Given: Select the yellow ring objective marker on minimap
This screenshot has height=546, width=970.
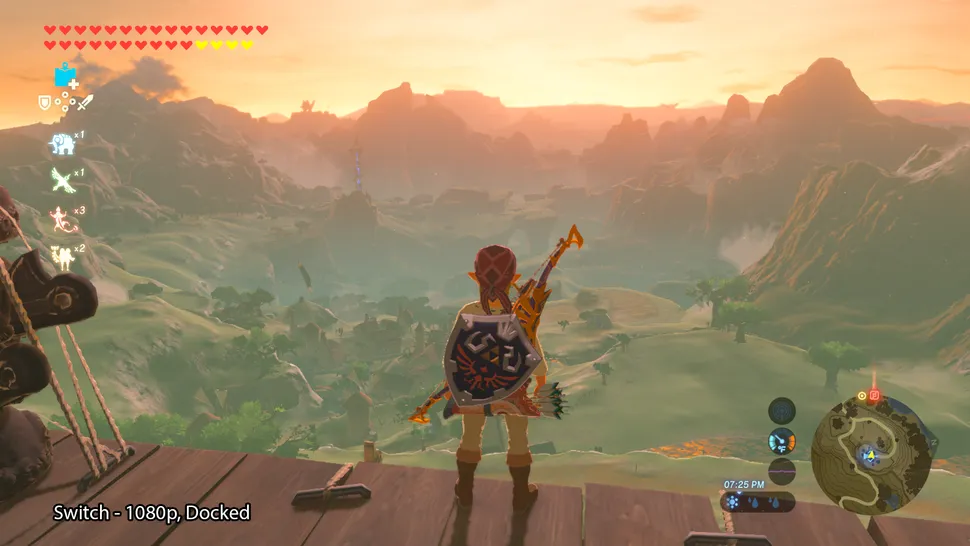Looking at the screenshot, I should click(862, 396).
